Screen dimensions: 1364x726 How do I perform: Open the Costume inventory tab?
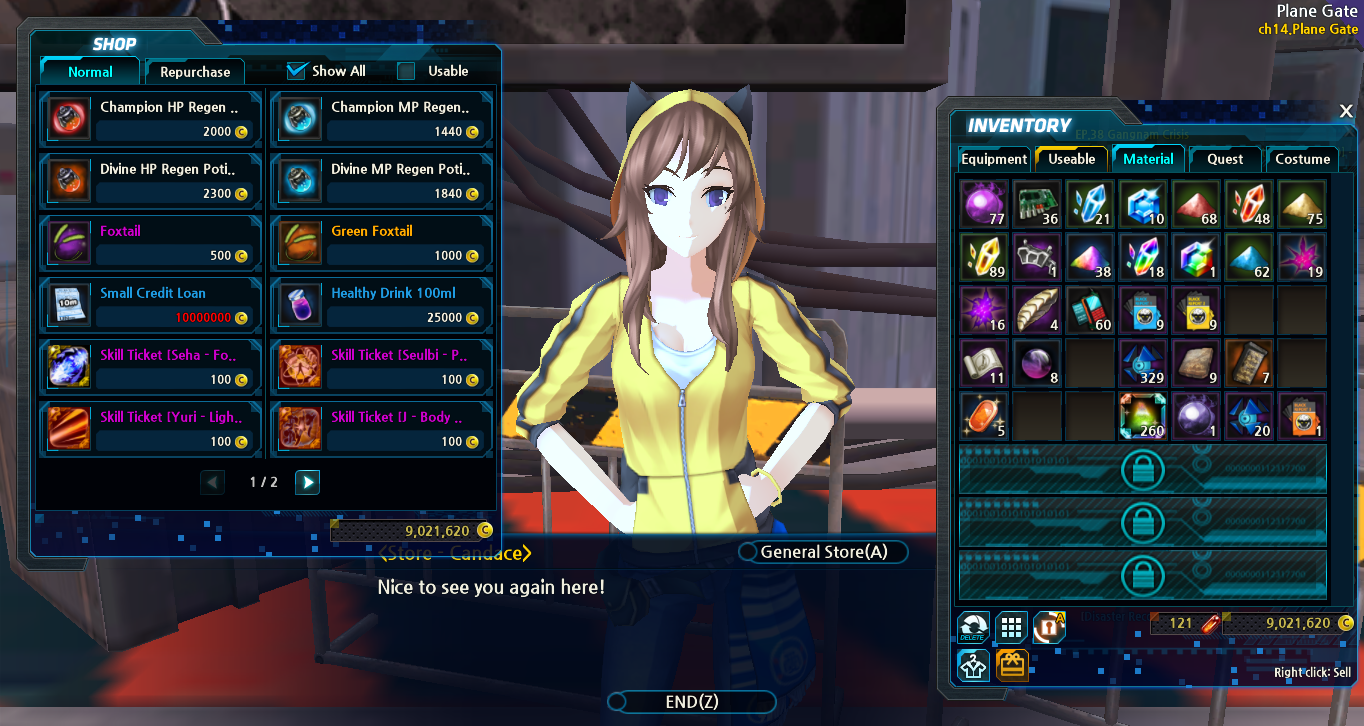coord(1302,159)
